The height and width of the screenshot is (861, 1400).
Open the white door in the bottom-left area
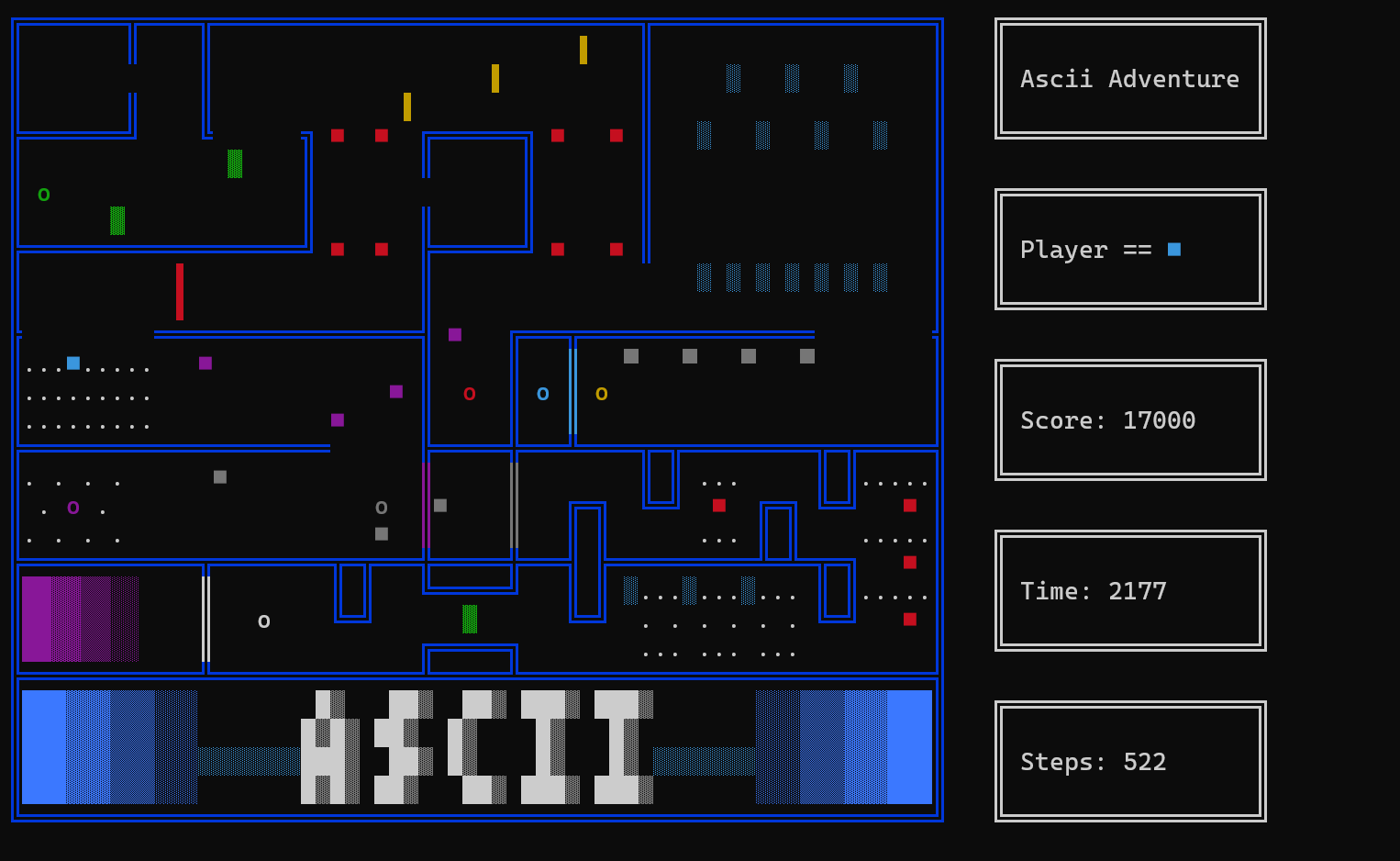(x=205, y=617)
